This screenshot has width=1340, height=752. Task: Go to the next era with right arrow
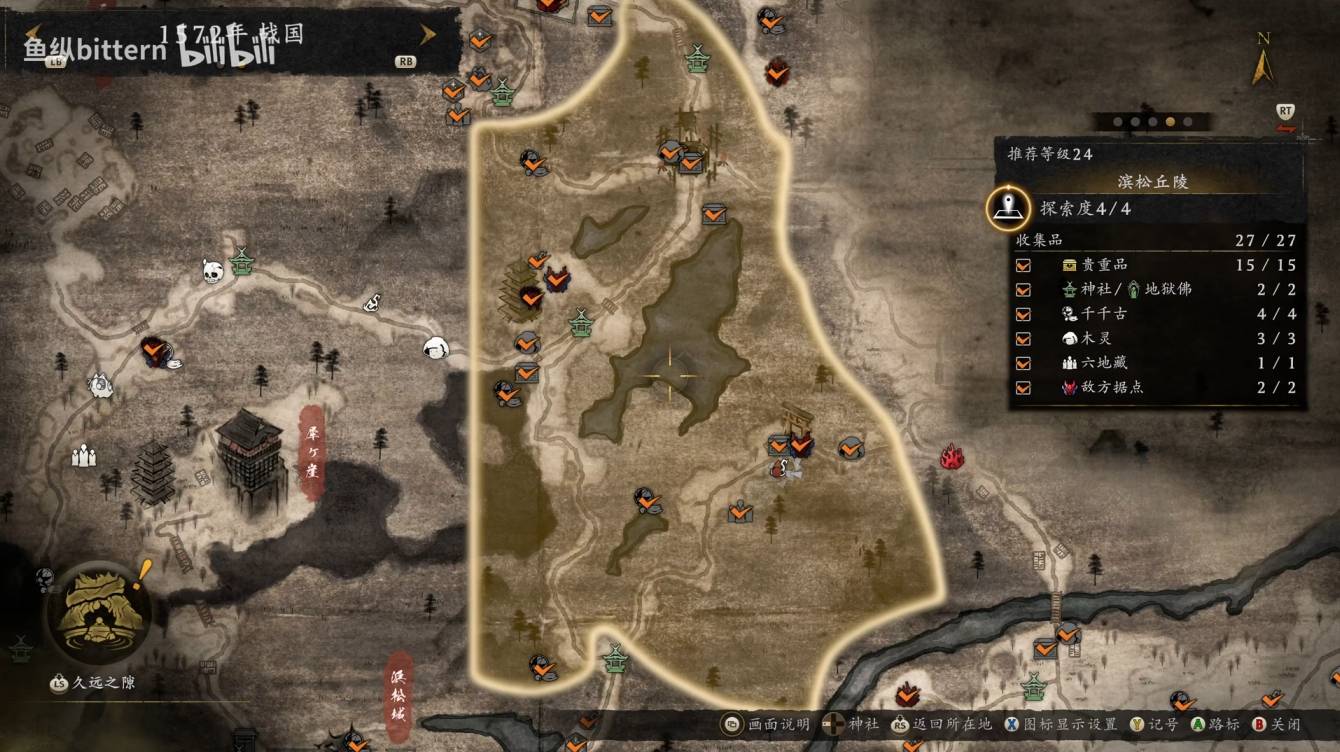pyautogui.click(x=428, y=35)
